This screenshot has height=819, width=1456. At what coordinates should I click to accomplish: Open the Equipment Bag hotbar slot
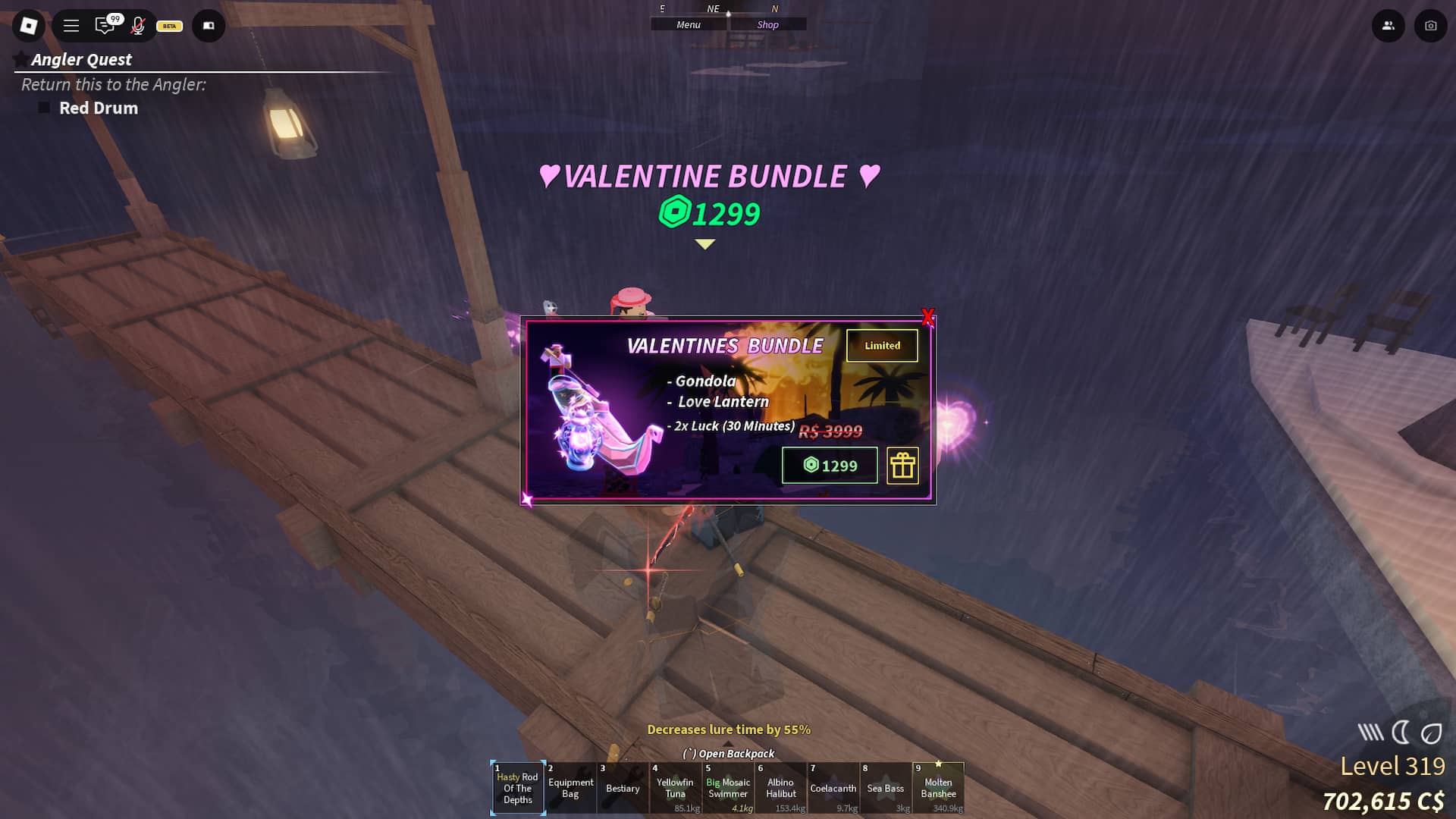570,788
